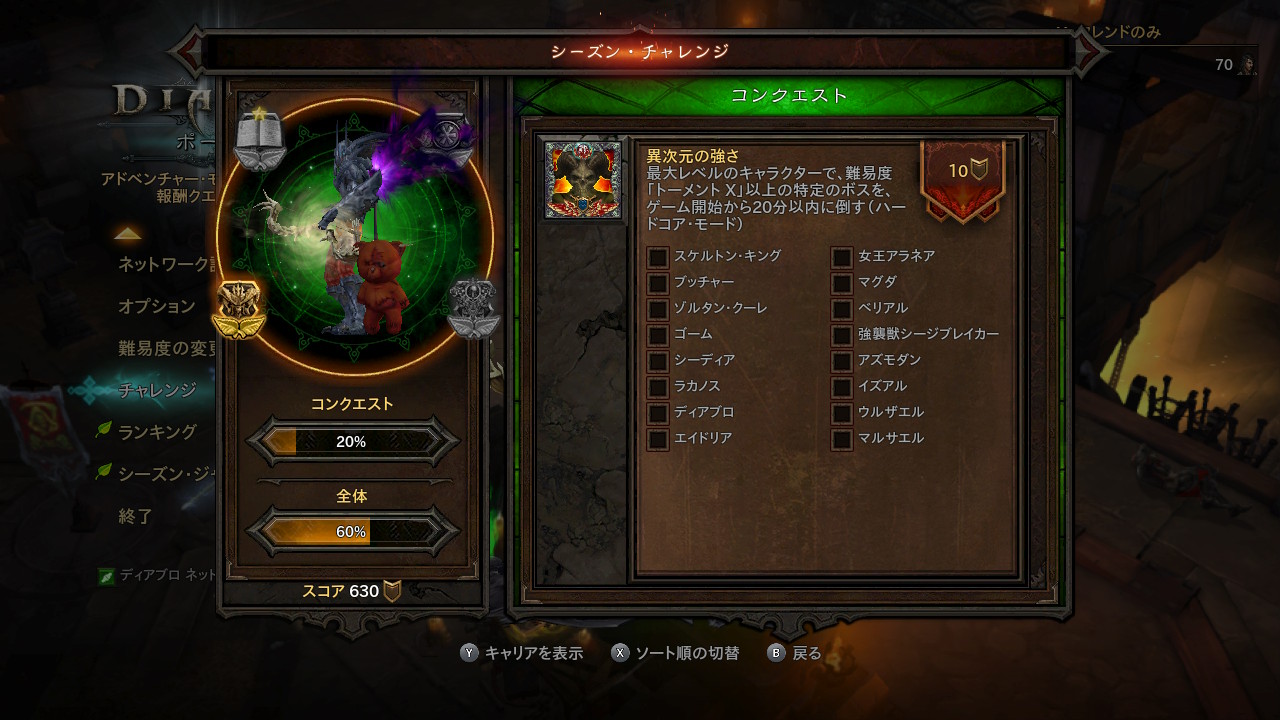Choose 終了 to quit the game
1280x720 pixels.
click(x=136, y=516)
